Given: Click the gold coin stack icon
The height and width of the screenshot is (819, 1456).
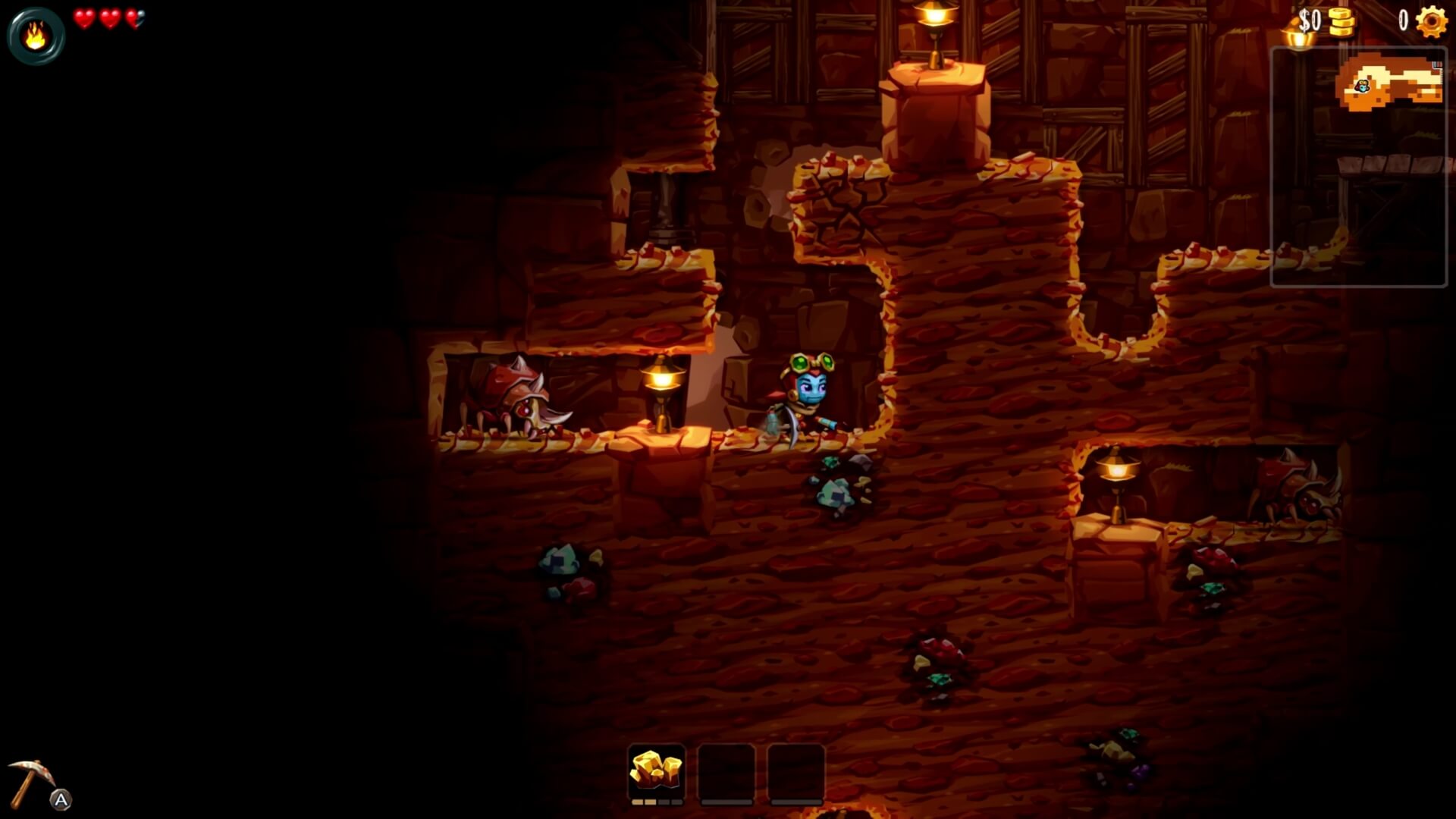Looking at the screenshot, I should click(x=1341, y=22).
